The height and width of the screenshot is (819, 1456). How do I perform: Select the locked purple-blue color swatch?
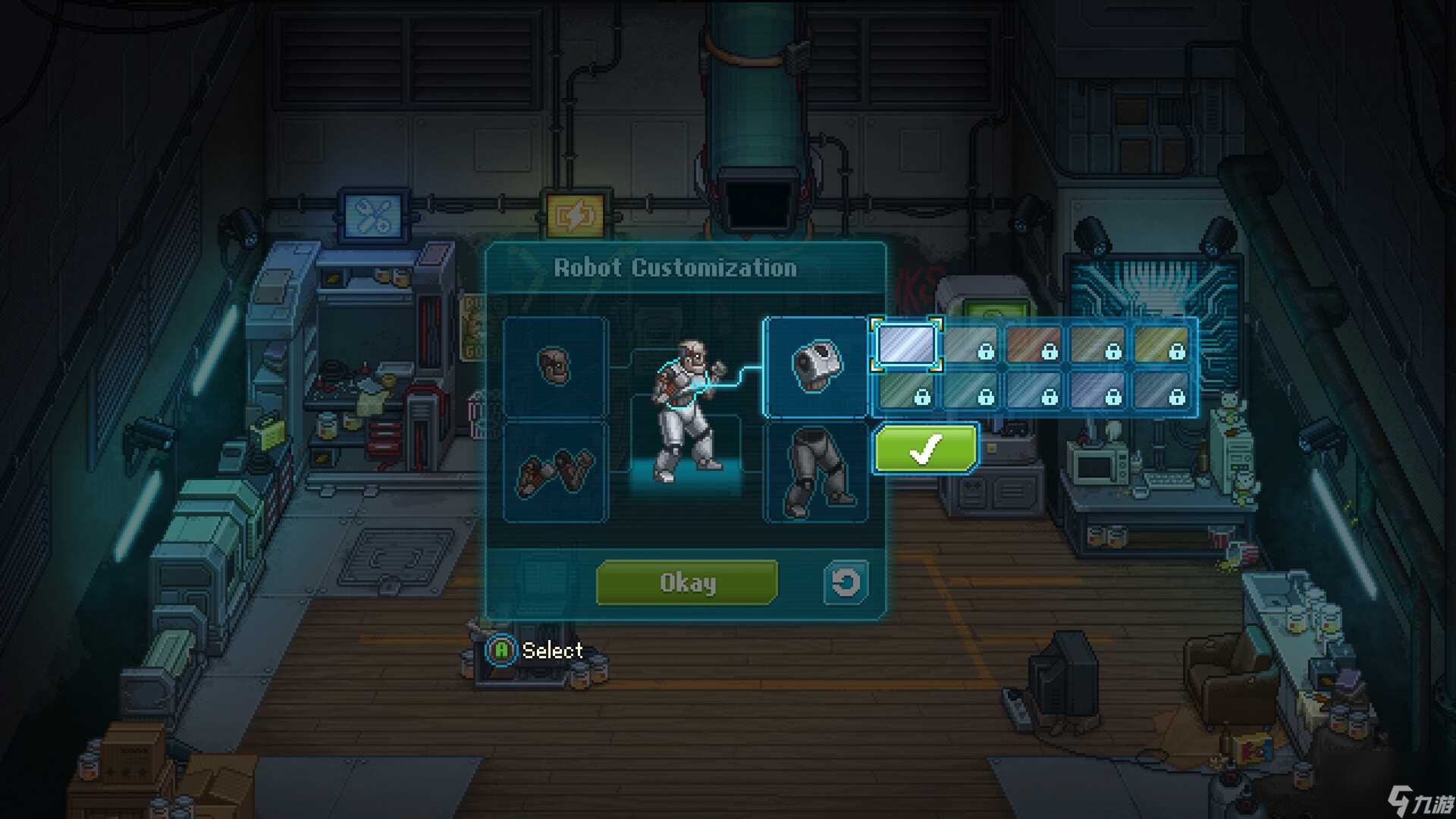[x=1097, y=390]
